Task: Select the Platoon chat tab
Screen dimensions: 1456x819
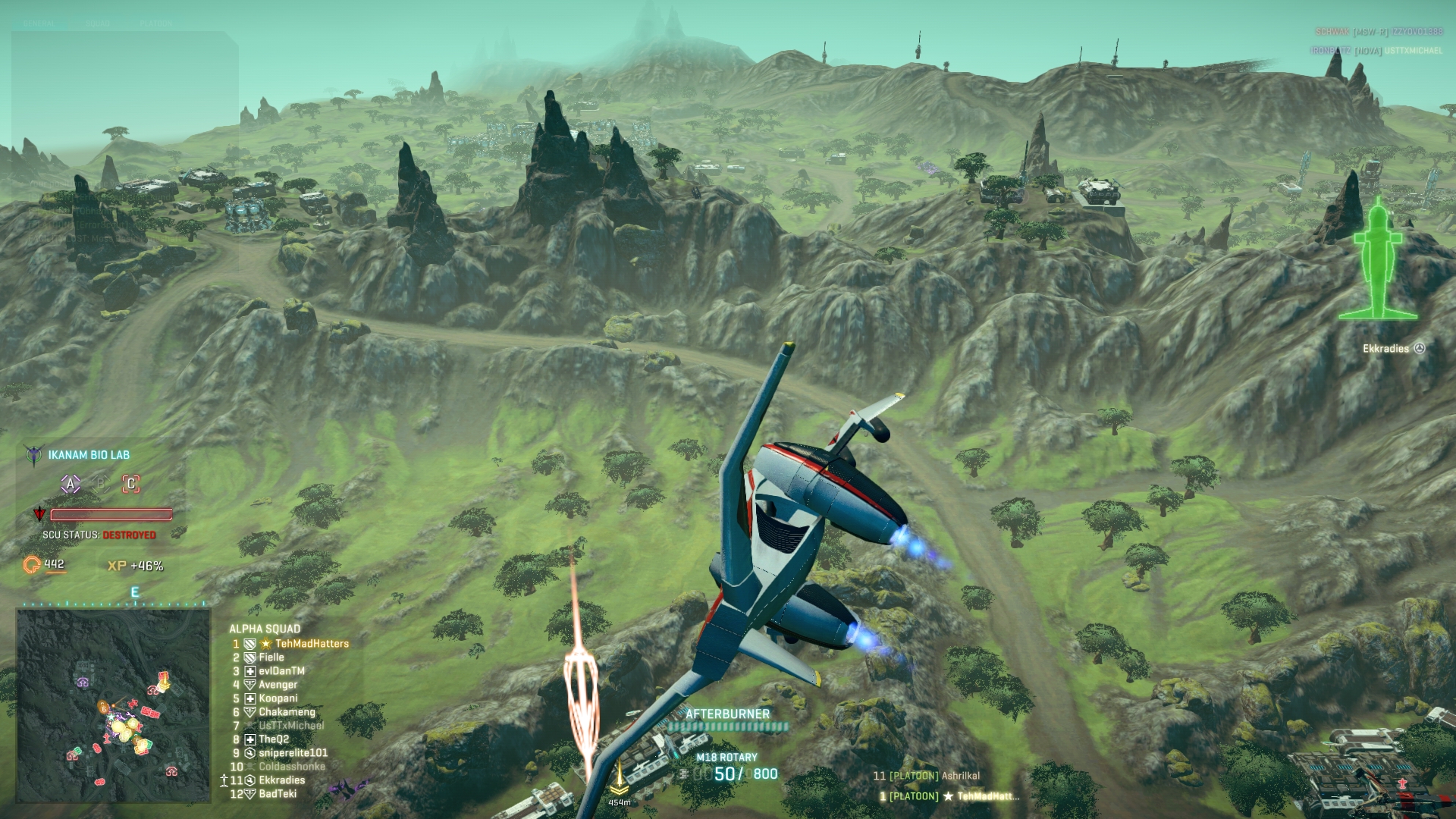Action: click(156, 24)
